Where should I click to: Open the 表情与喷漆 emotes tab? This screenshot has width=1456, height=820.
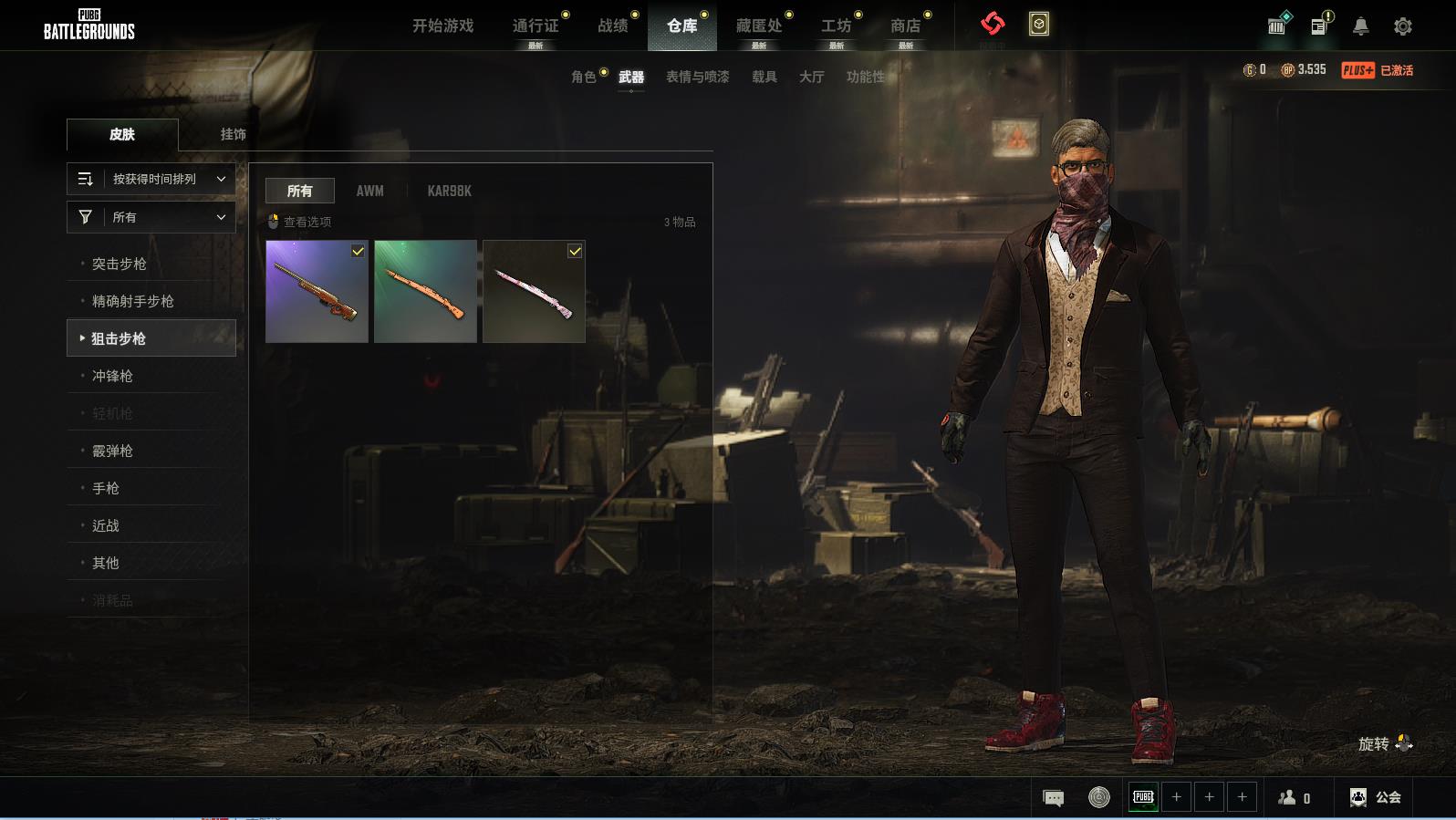[697, 77]
